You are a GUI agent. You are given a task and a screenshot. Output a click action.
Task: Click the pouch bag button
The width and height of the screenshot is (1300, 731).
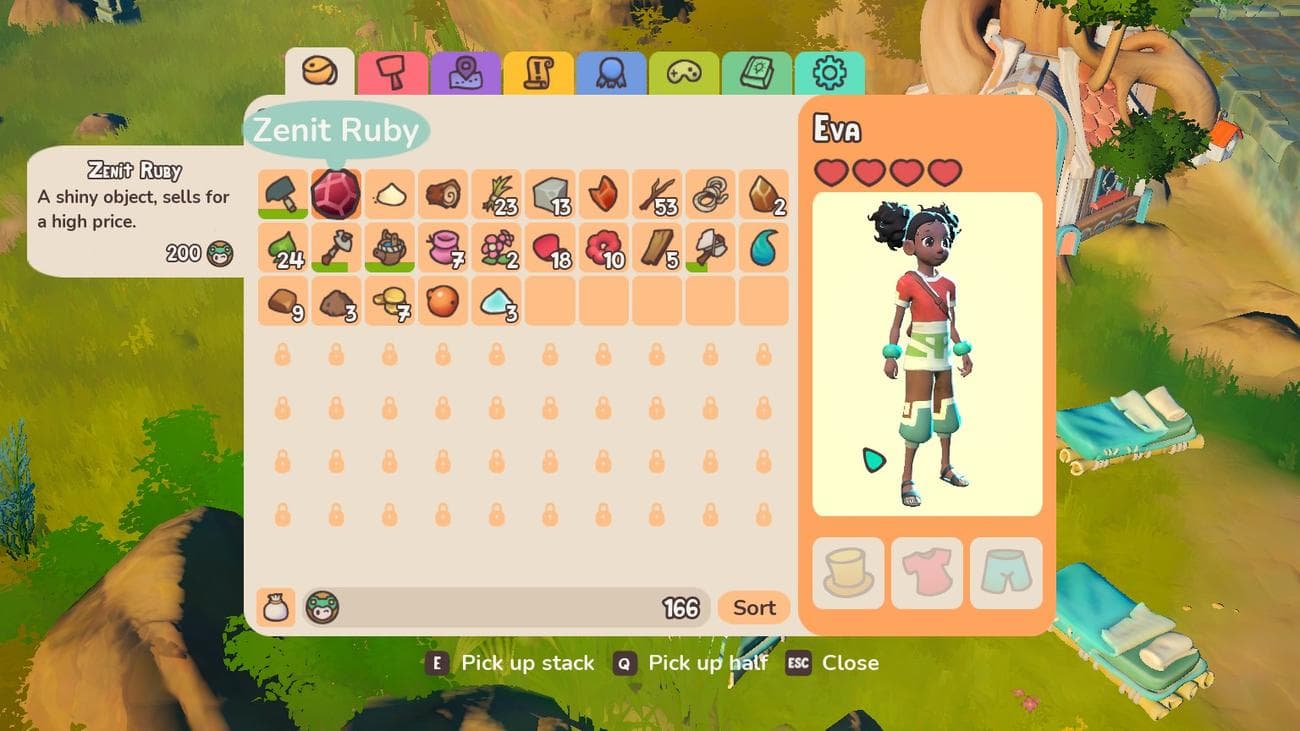[275, 608]
